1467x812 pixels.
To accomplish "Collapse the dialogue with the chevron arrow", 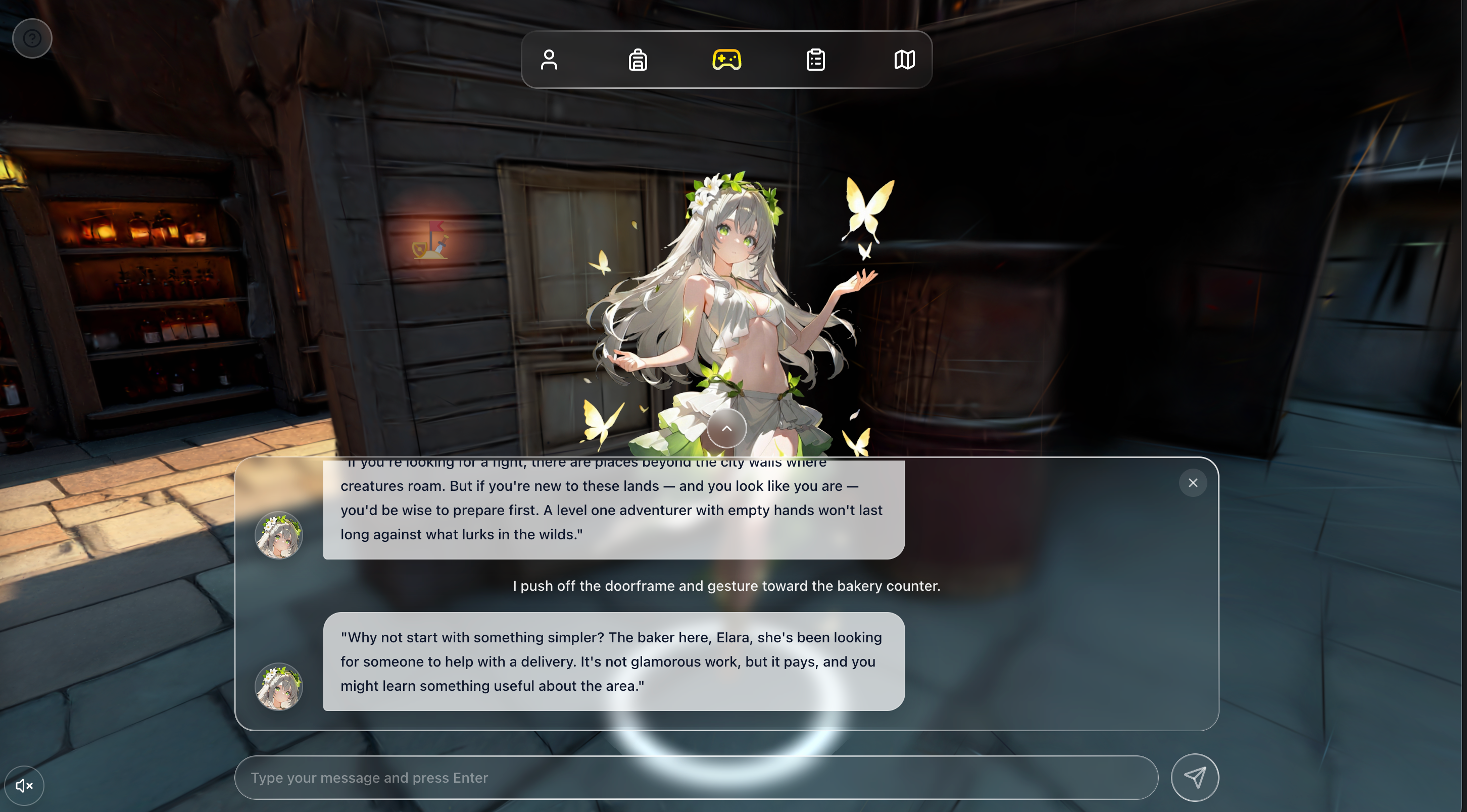I will [726, 428].
